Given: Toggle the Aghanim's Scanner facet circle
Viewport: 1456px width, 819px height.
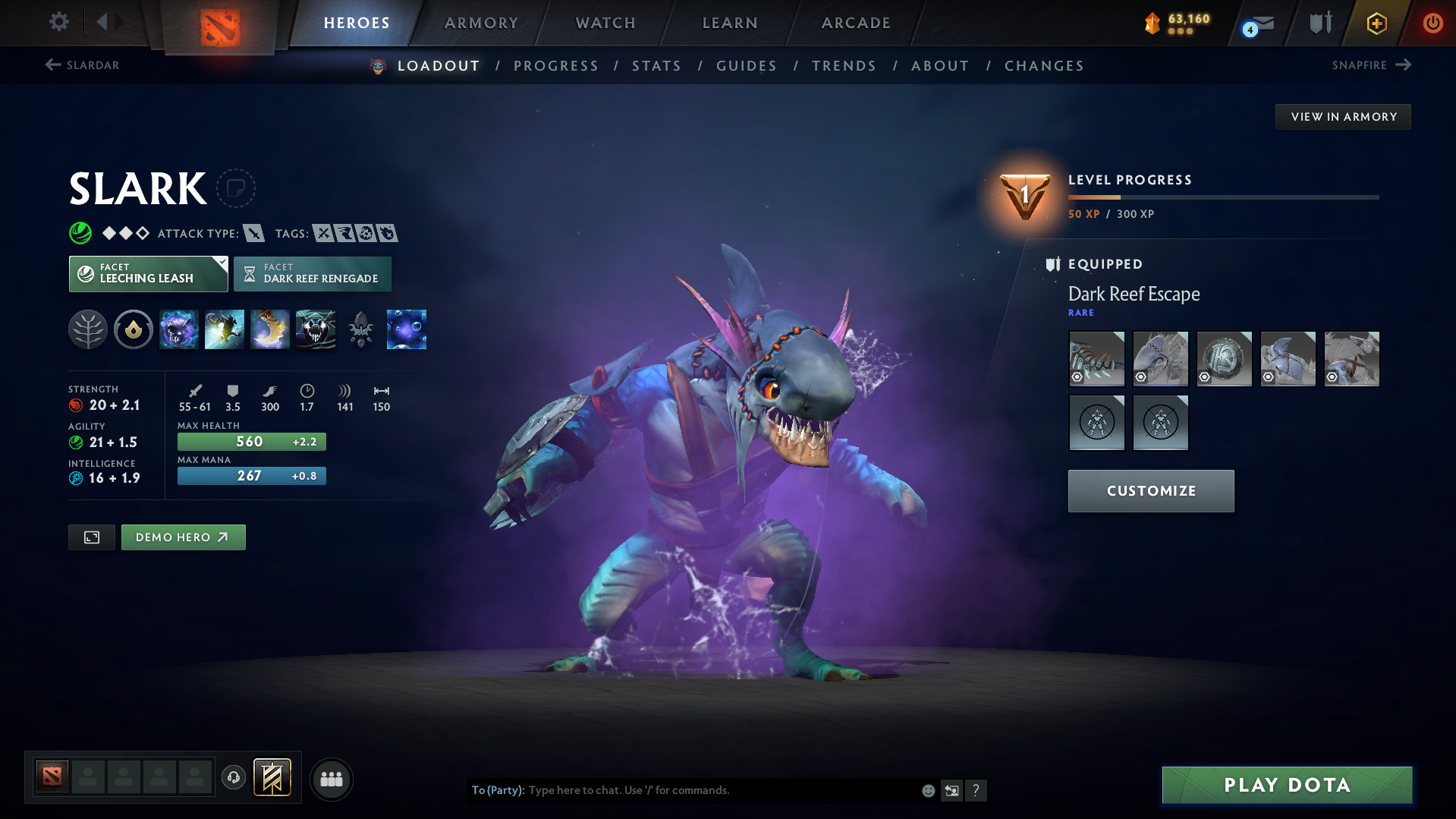Looking at the screenshot, I should 134,329.
